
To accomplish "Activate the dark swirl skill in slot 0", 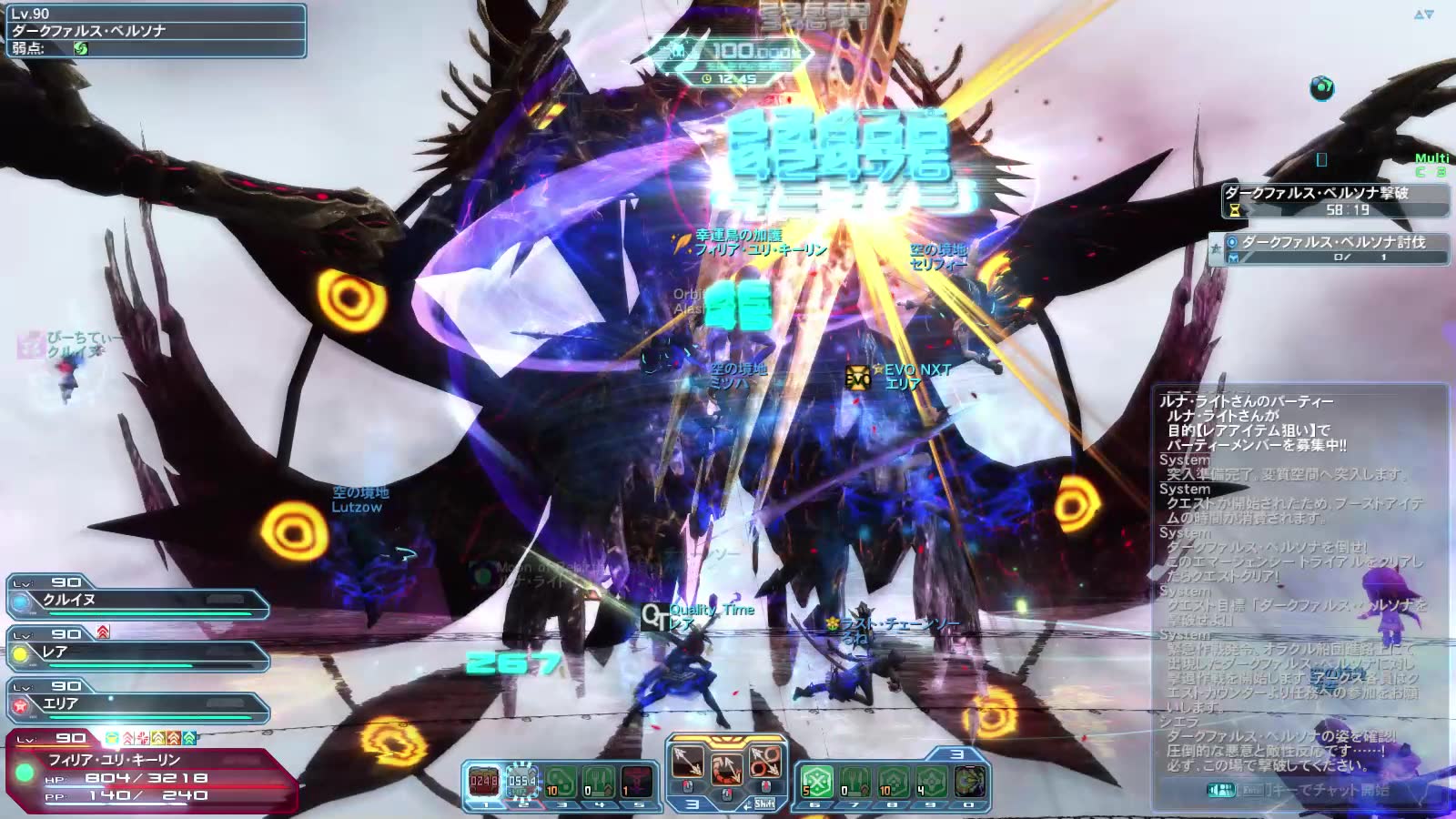I will [x=969, y=781].
